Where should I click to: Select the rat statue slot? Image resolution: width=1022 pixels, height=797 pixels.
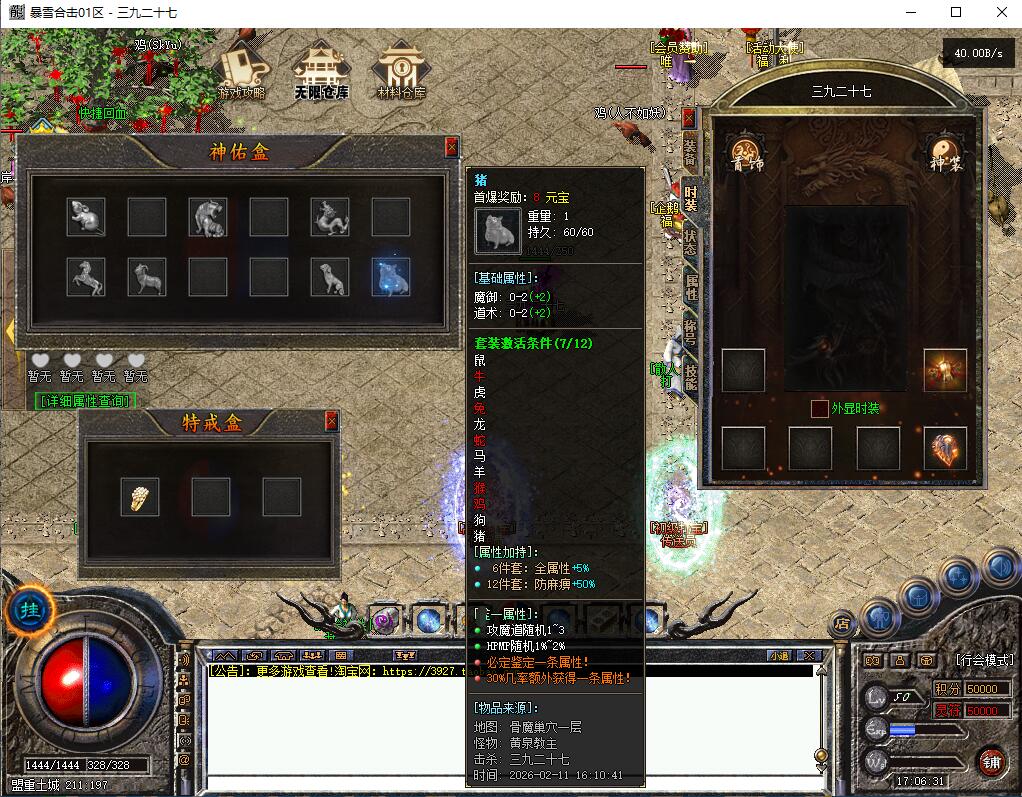click(86, 217)
